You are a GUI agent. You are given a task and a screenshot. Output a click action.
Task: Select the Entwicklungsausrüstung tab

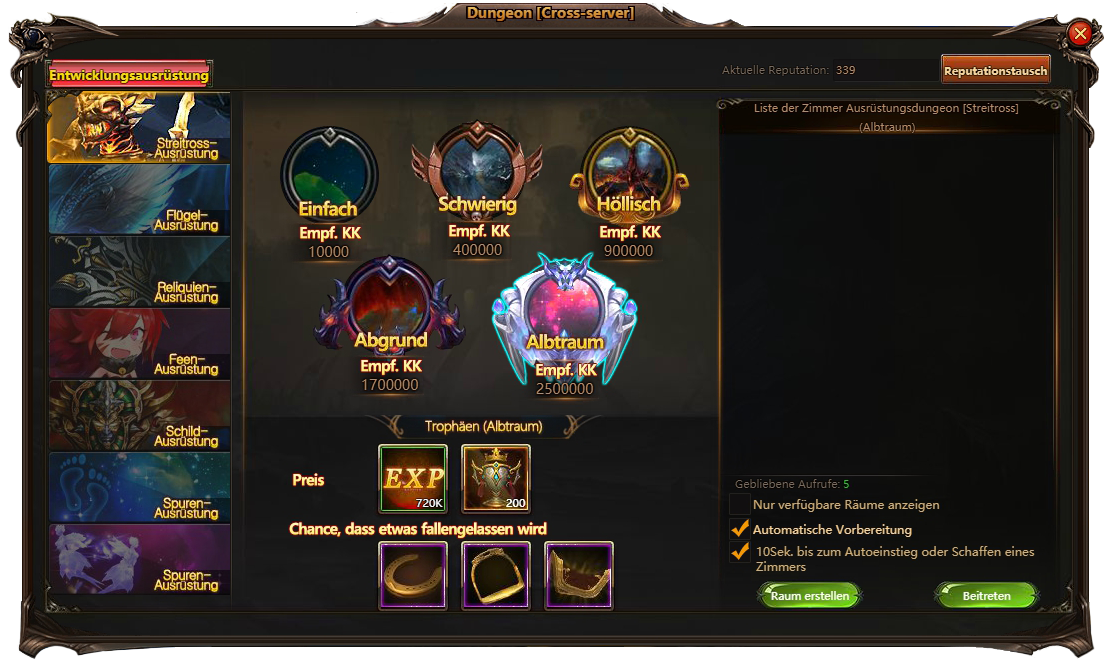click(129, 75)
